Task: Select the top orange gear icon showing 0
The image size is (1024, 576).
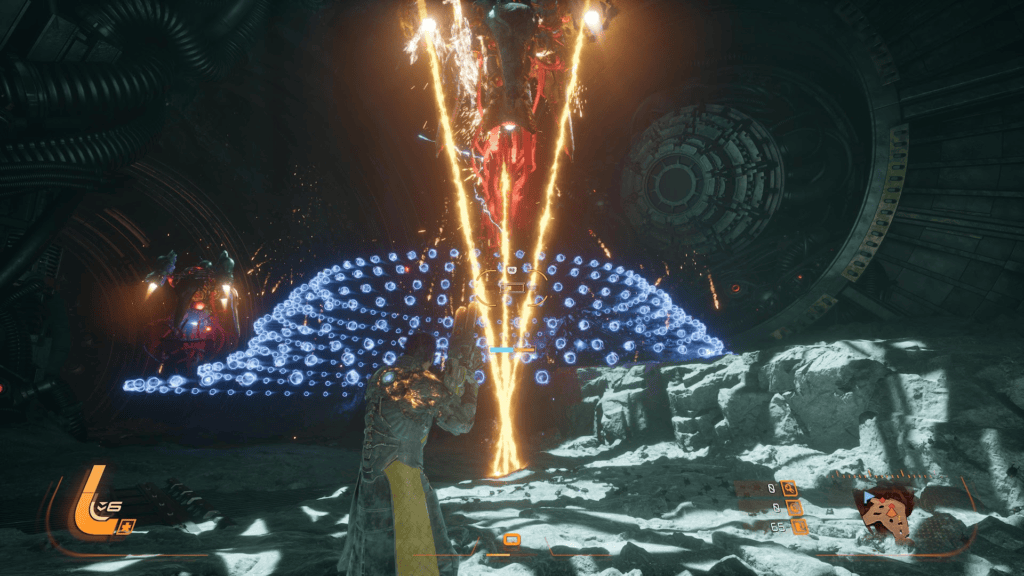Action: point(790,488)
